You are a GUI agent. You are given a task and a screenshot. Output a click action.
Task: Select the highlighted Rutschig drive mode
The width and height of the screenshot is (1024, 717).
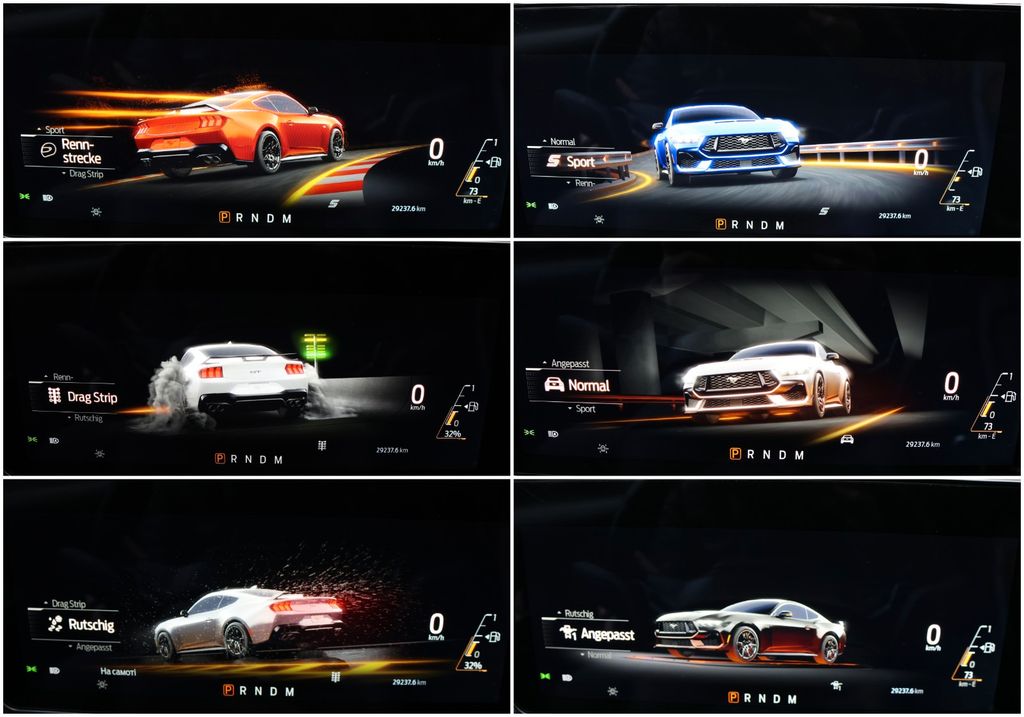pos(80,625)
